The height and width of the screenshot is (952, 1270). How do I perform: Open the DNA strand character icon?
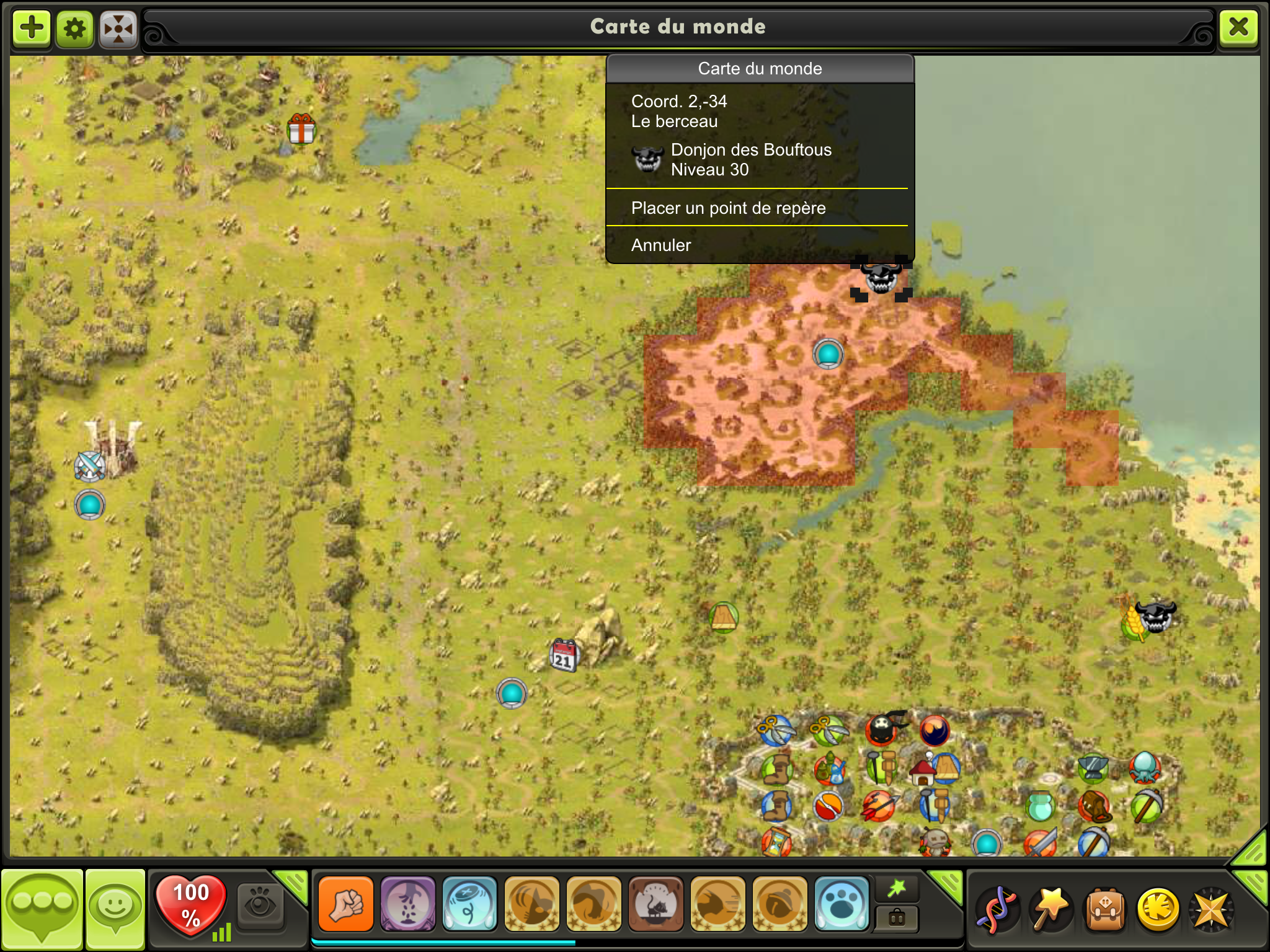coord(997,910)
